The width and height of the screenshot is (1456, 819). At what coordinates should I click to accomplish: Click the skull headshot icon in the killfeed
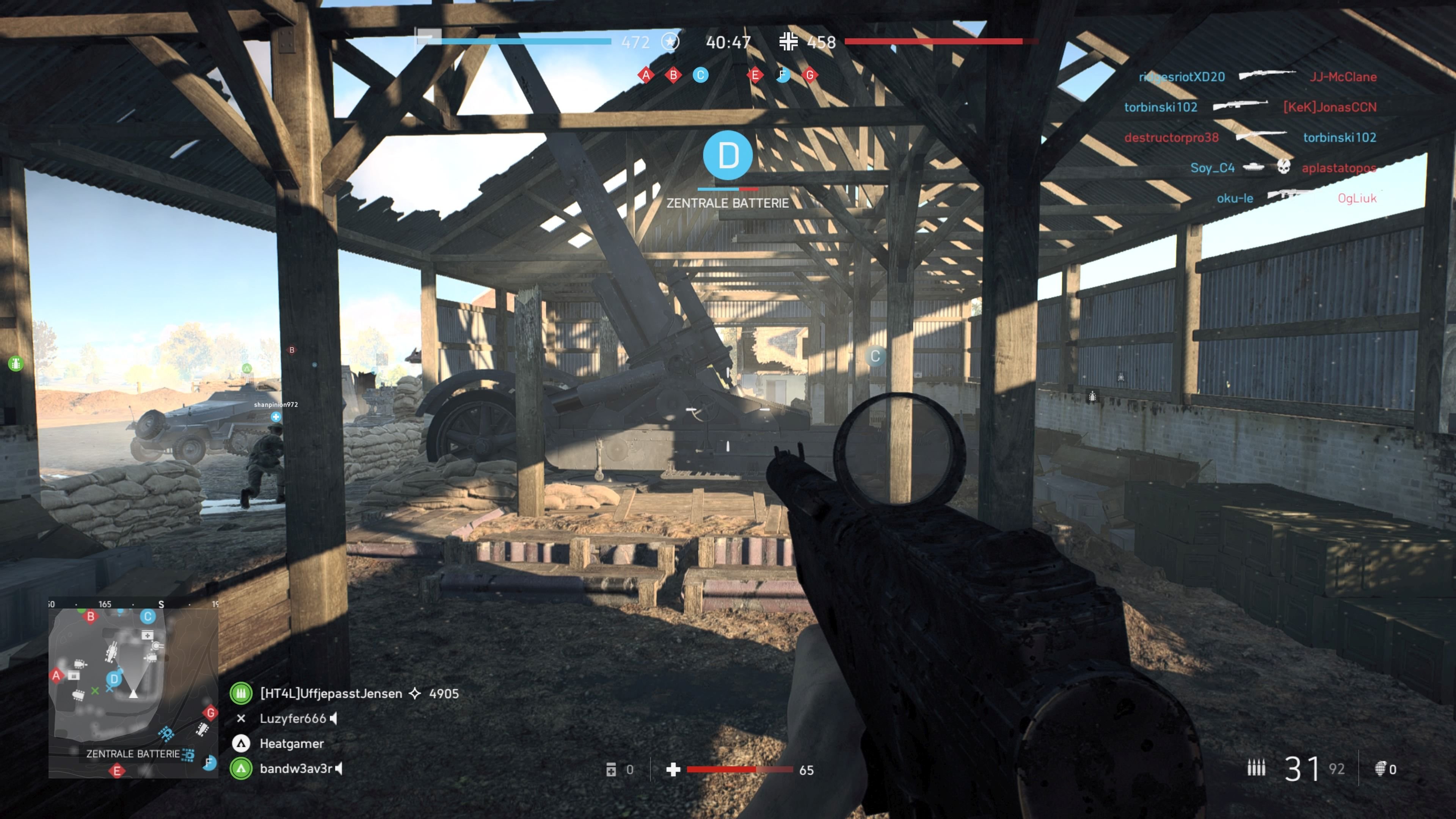click(1284, 167)
